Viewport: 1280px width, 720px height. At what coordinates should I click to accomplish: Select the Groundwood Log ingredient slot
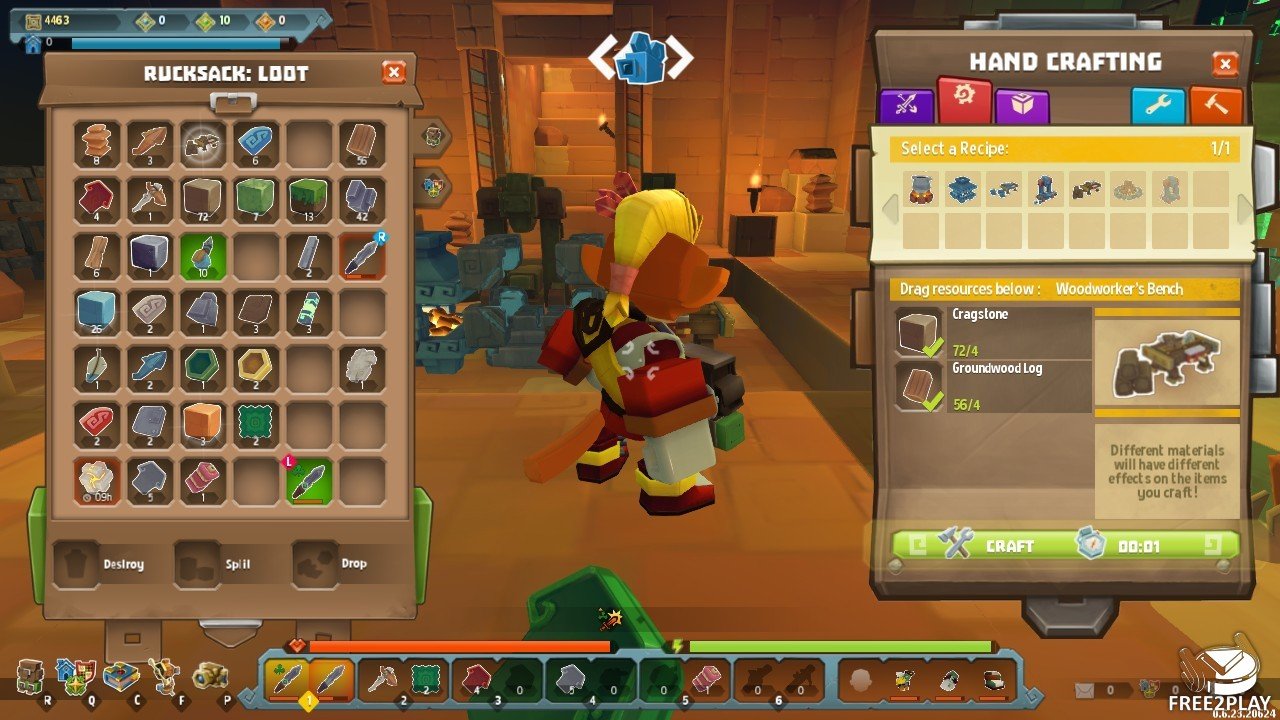pyautogui.click(x=992, y=387)
